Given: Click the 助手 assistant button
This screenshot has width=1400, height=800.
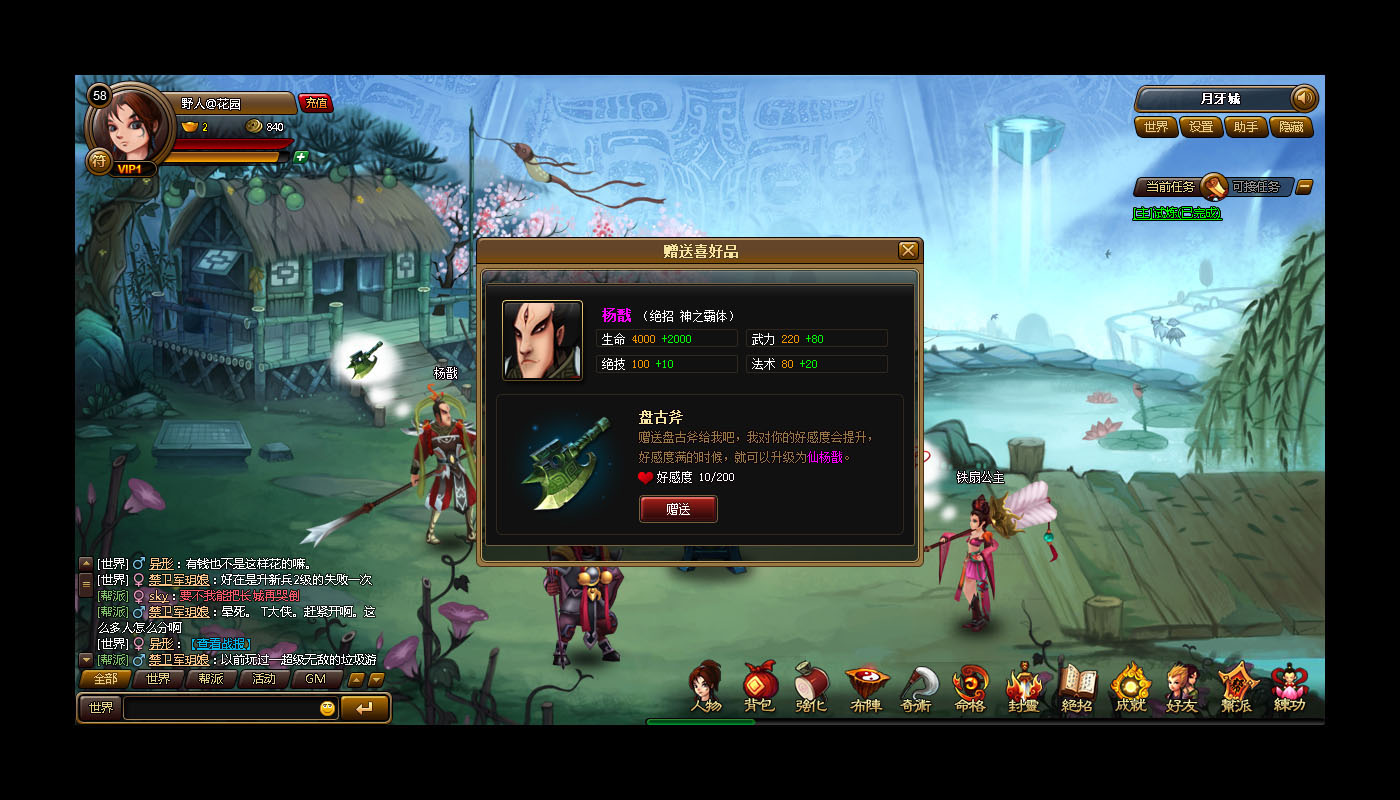Looking at the screenshot, I should [1246, 127].
